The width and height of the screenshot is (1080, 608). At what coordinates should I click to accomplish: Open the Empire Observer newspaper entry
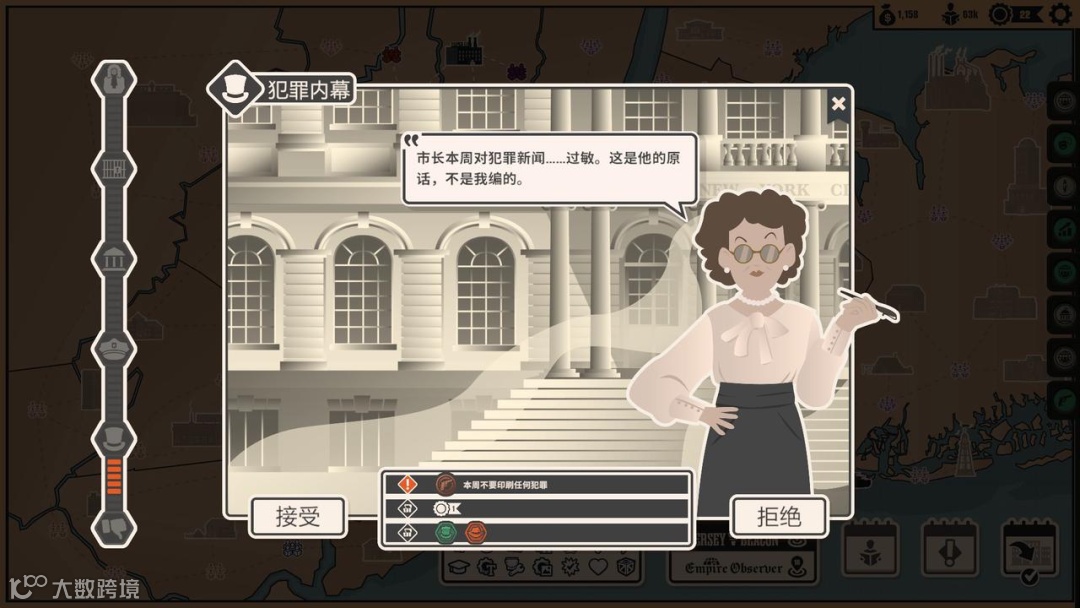[x=741, y=569]
